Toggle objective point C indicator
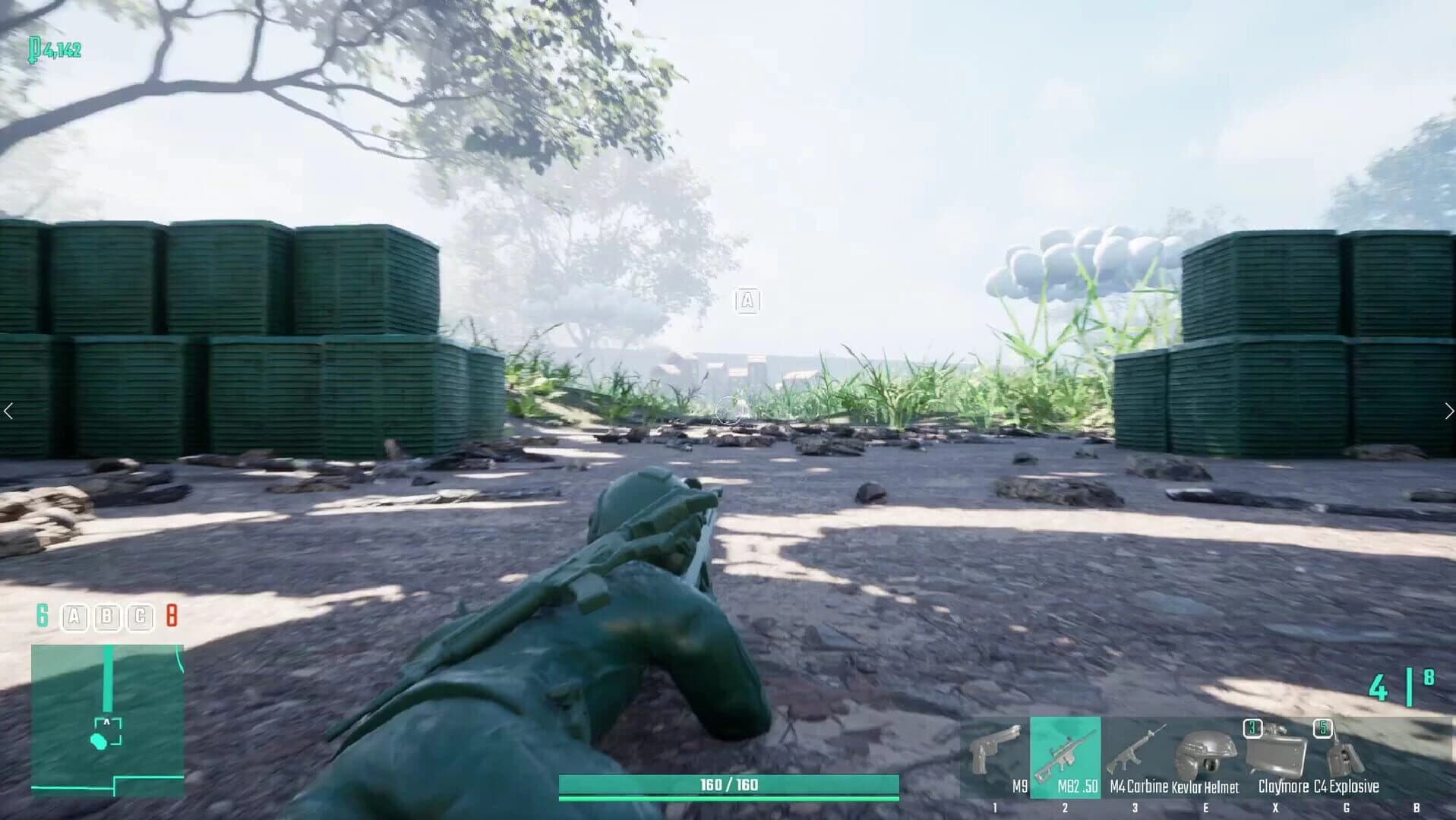 click(138, 616)
